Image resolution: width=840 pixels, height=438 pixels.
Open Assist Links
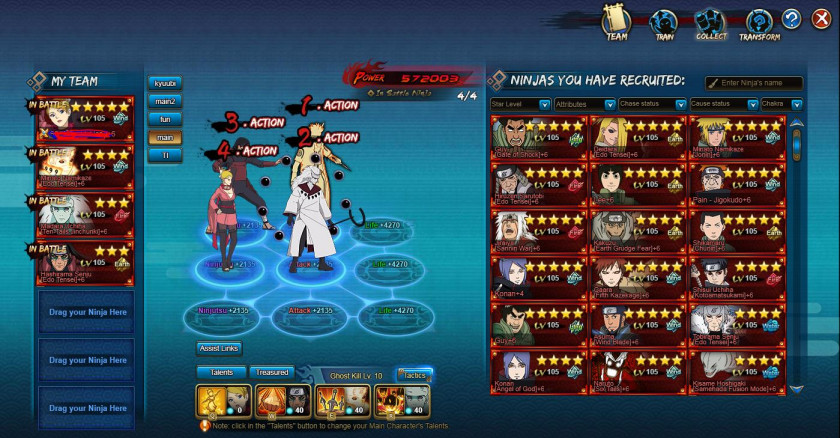point(219,349)
